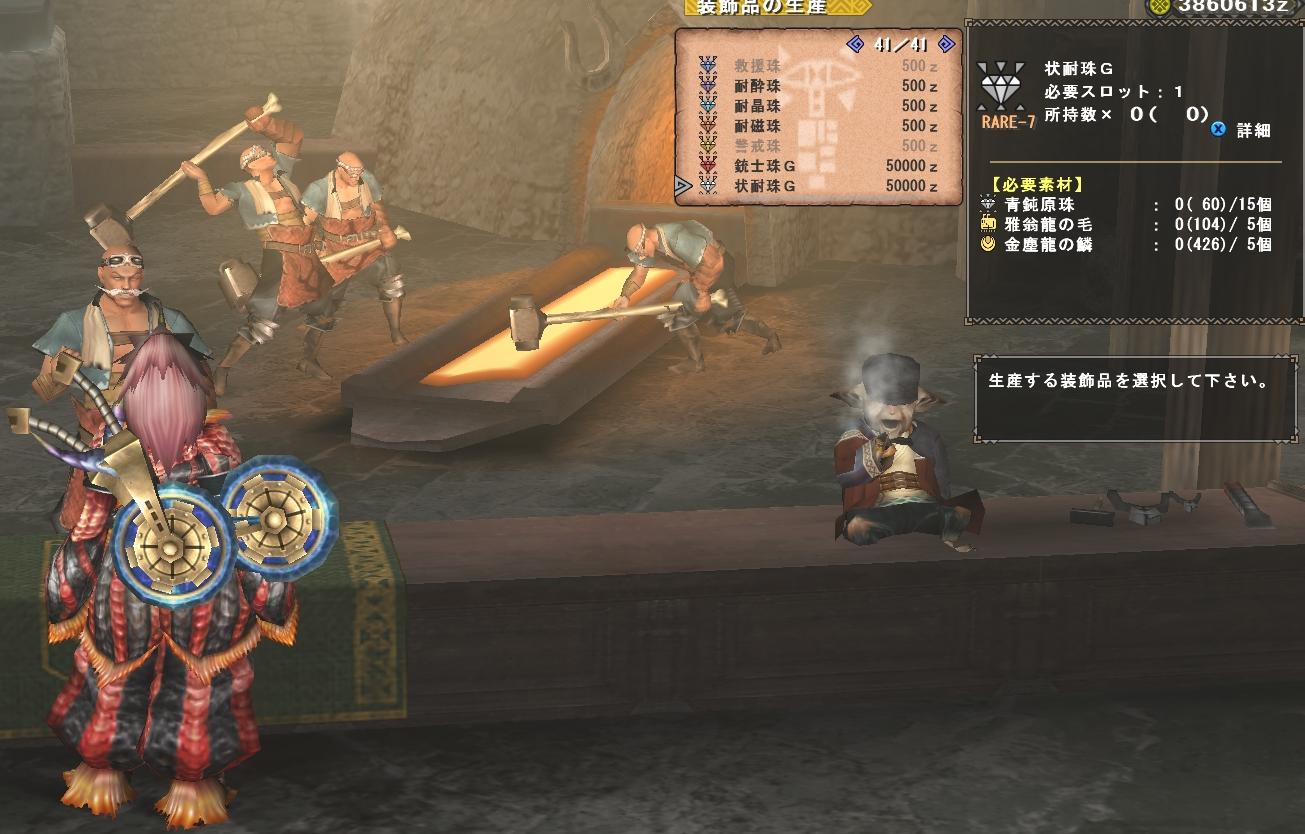This screenshot has height=834, width=1305.
Task: Choose the 耐酔珠 decoration
Action: click(x=820, y=86)
